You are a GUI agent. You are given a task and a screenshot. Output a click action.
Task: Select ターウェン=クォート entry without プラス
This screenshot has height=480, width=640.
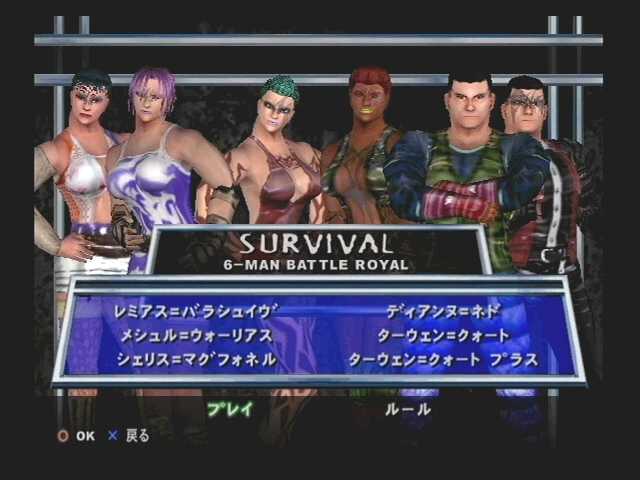click(443, 335)
